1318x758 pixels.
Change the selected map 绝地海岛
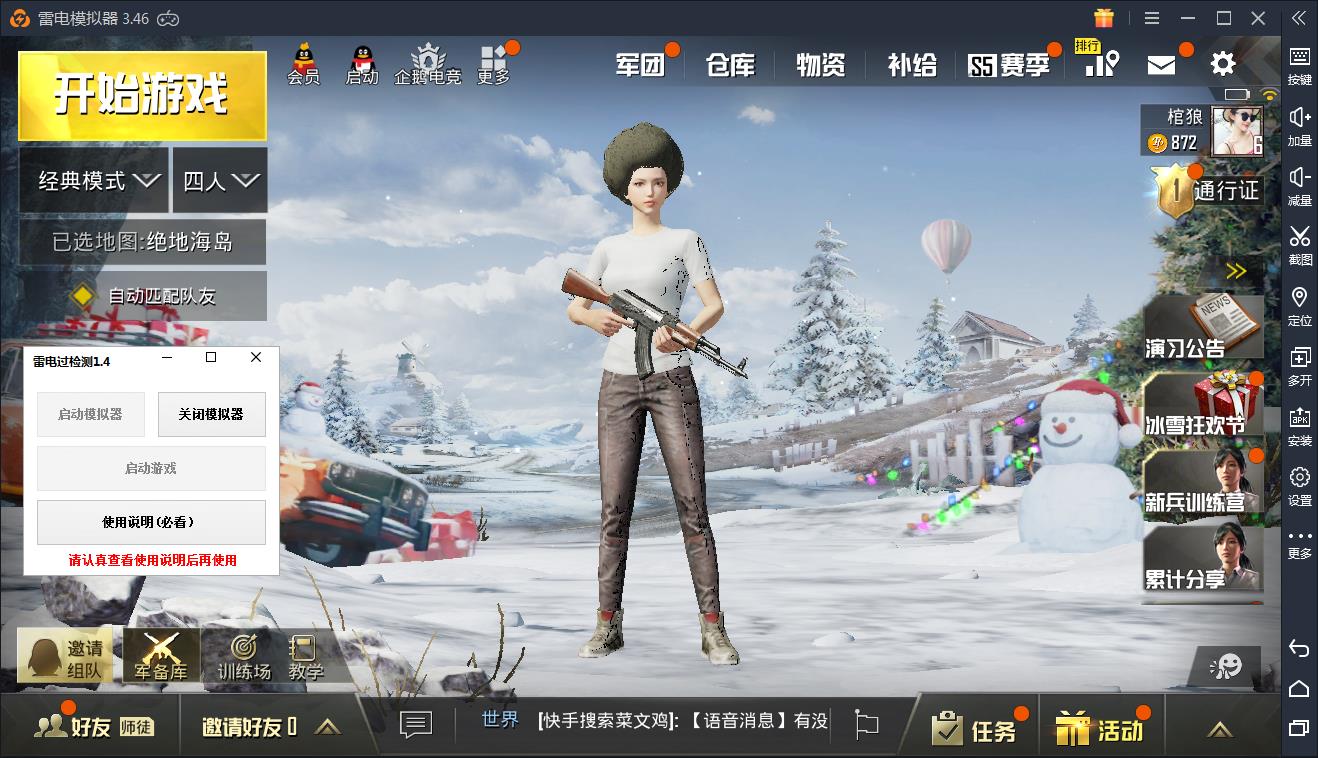pyautogui.click(x=142, y=242)
